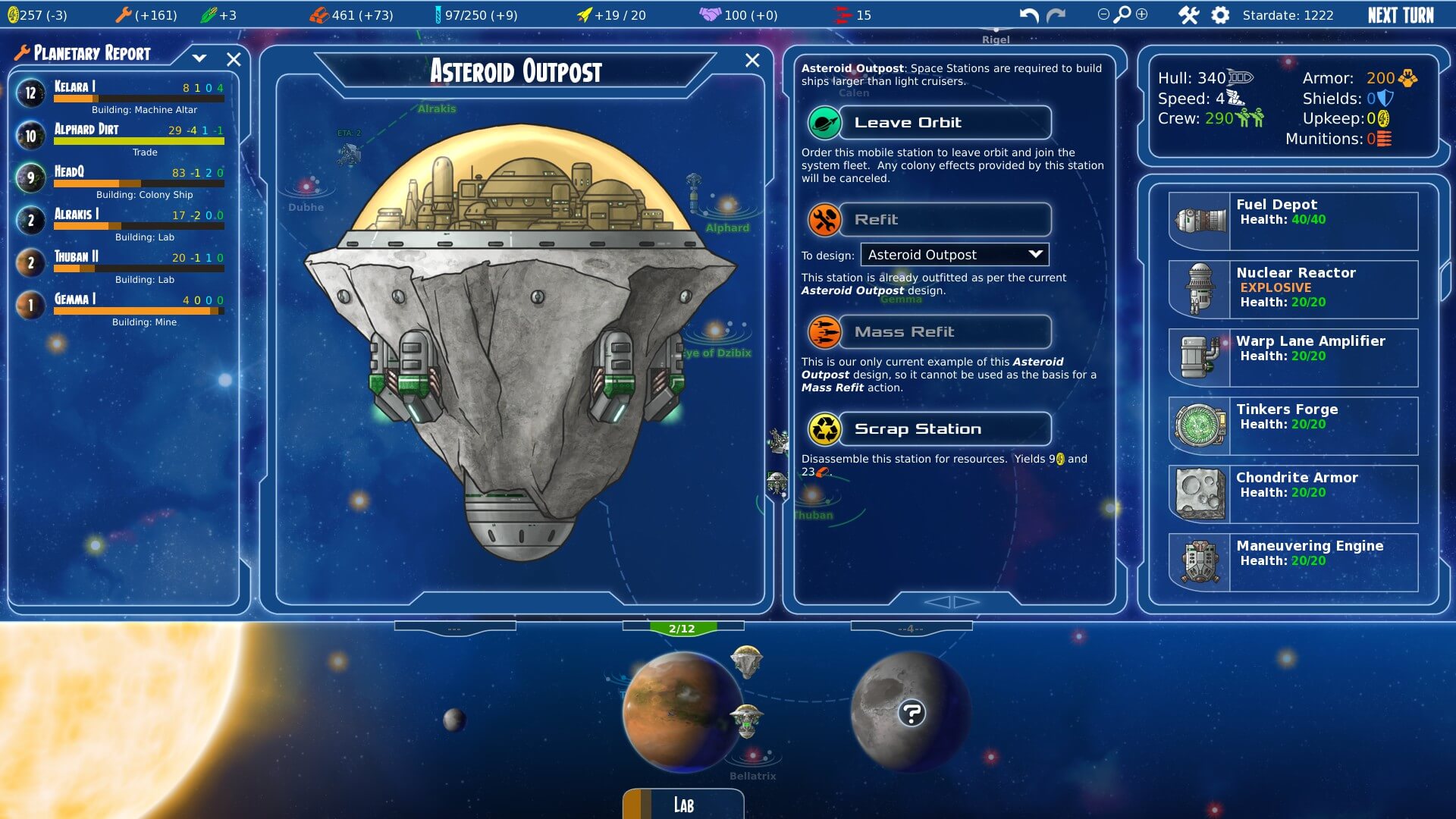This screenshot has height=819, width=1456.
Task: Select the Tinkers Forge module
Action: (x=1293, y=425)
